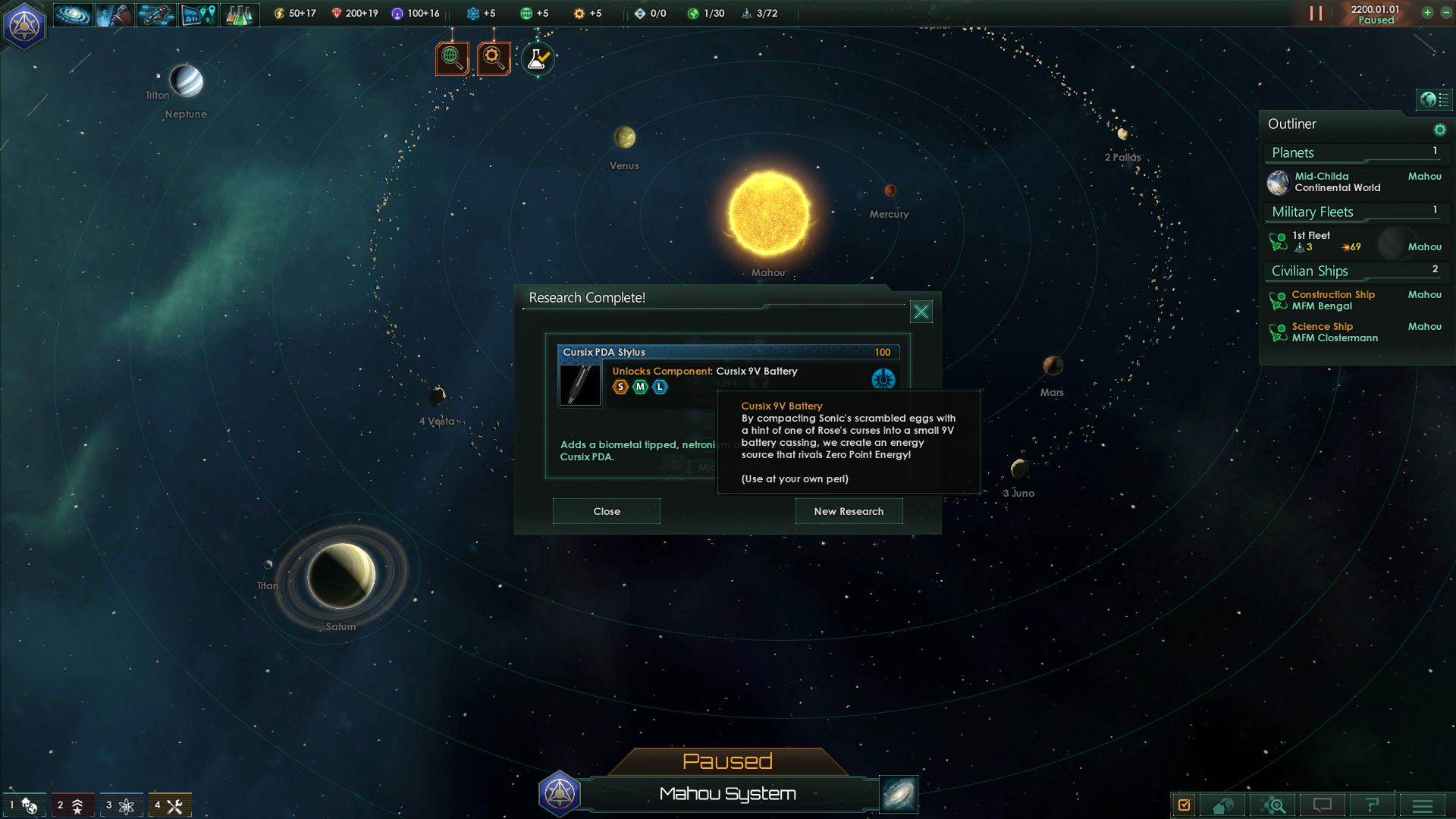Toggle pause with the pause bars icon
This screenshot has height=819, width=1456.
tap(1316, 14)
